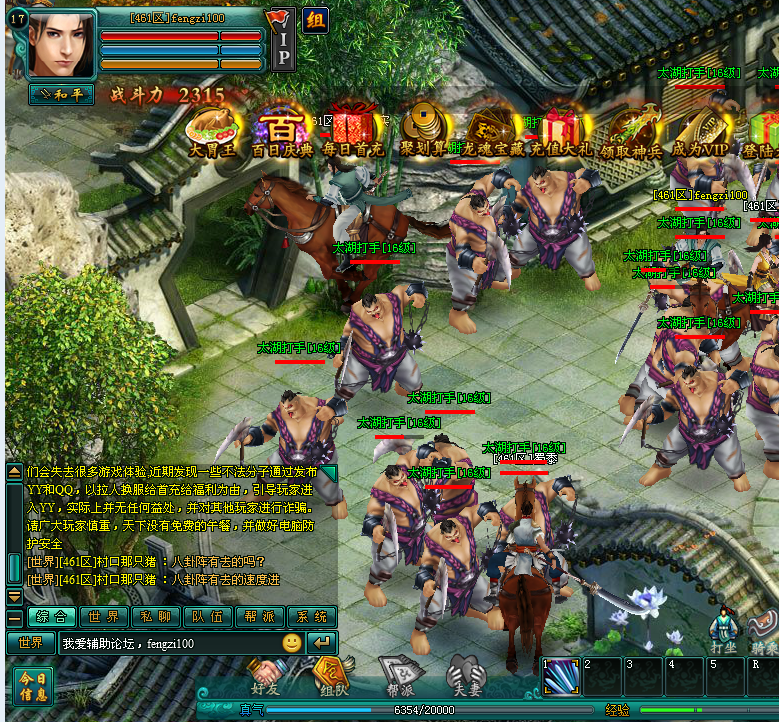The height and width of the screenshot is (722, 779).
Task: Open the 大胃王 roast chicken event
Action: (x=213, y=131)
